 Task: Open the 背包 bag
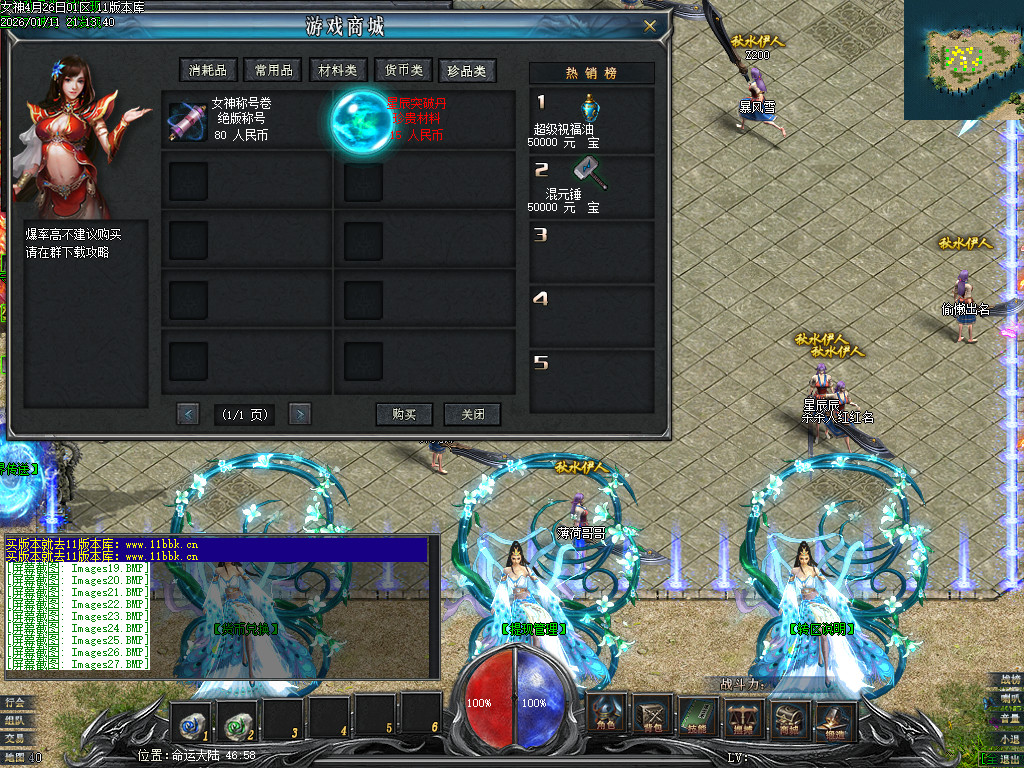(653, 715)
